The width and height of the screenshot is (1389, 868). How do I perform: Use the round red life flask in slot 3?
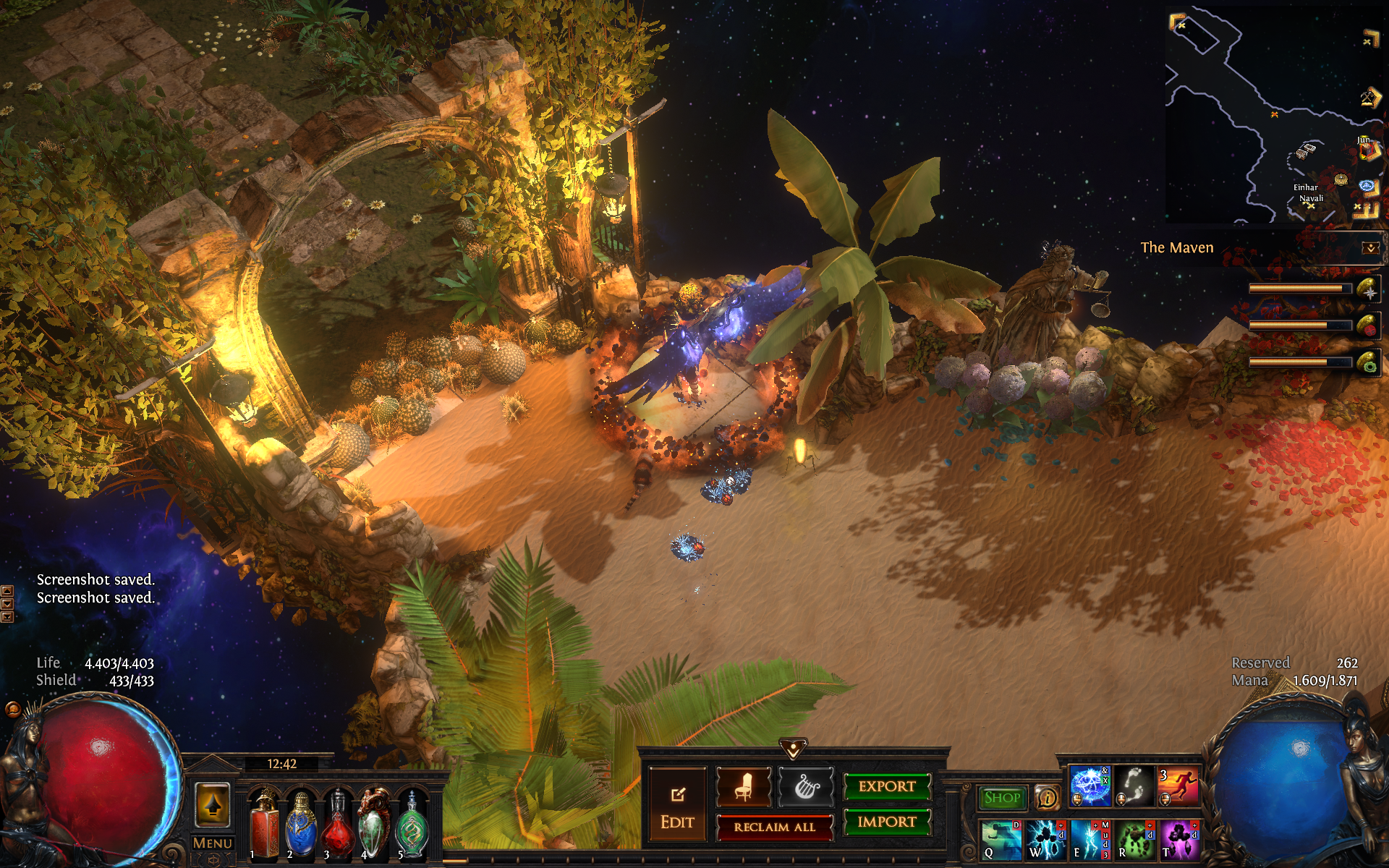[x=338, y=825]
